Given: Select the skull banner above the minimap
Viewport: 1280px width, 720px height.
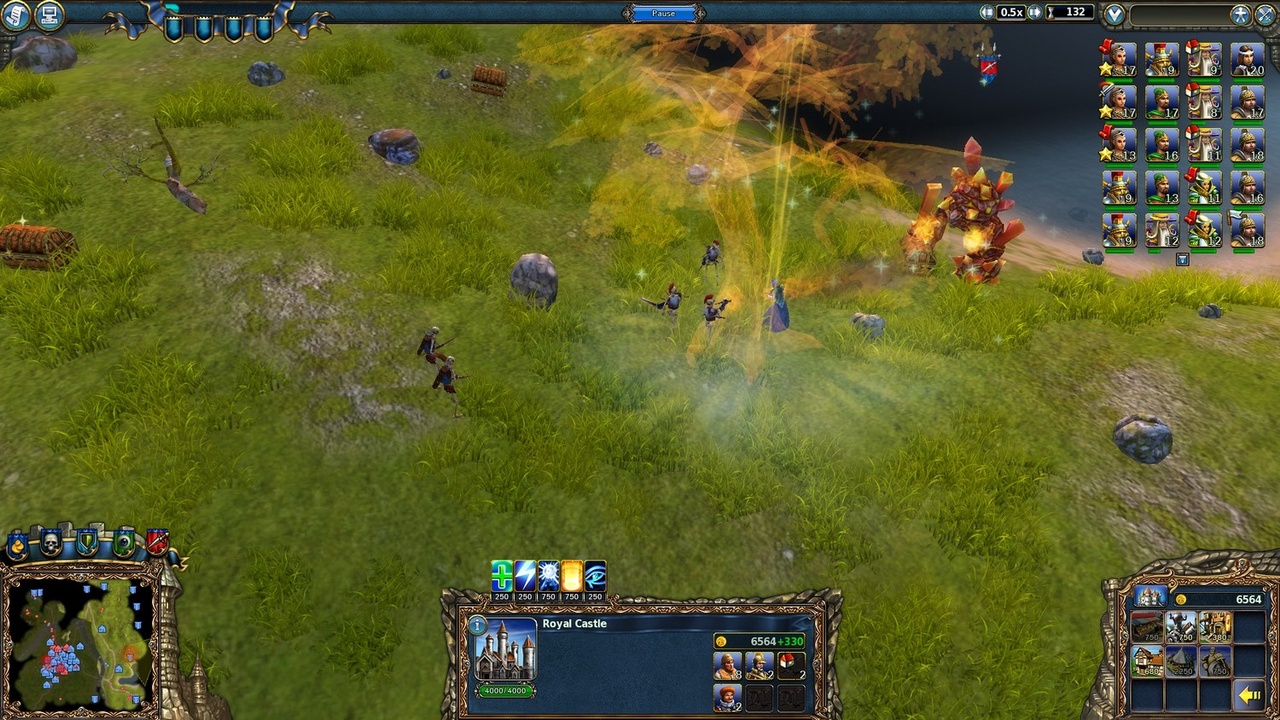Looking at the screenshot, I should coord(50,541).
